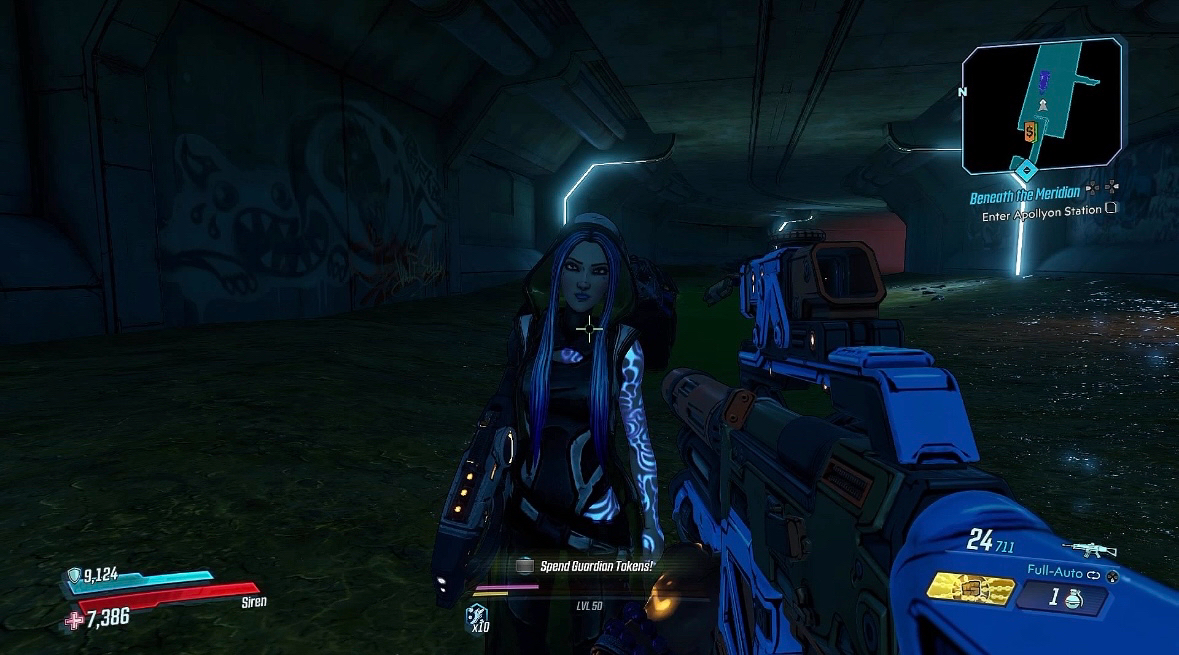Screen dimensions: 1179x655
Task: Click the orange vending machine marker on minimap
Action: pyautogui.click(x=1030, y=130)
